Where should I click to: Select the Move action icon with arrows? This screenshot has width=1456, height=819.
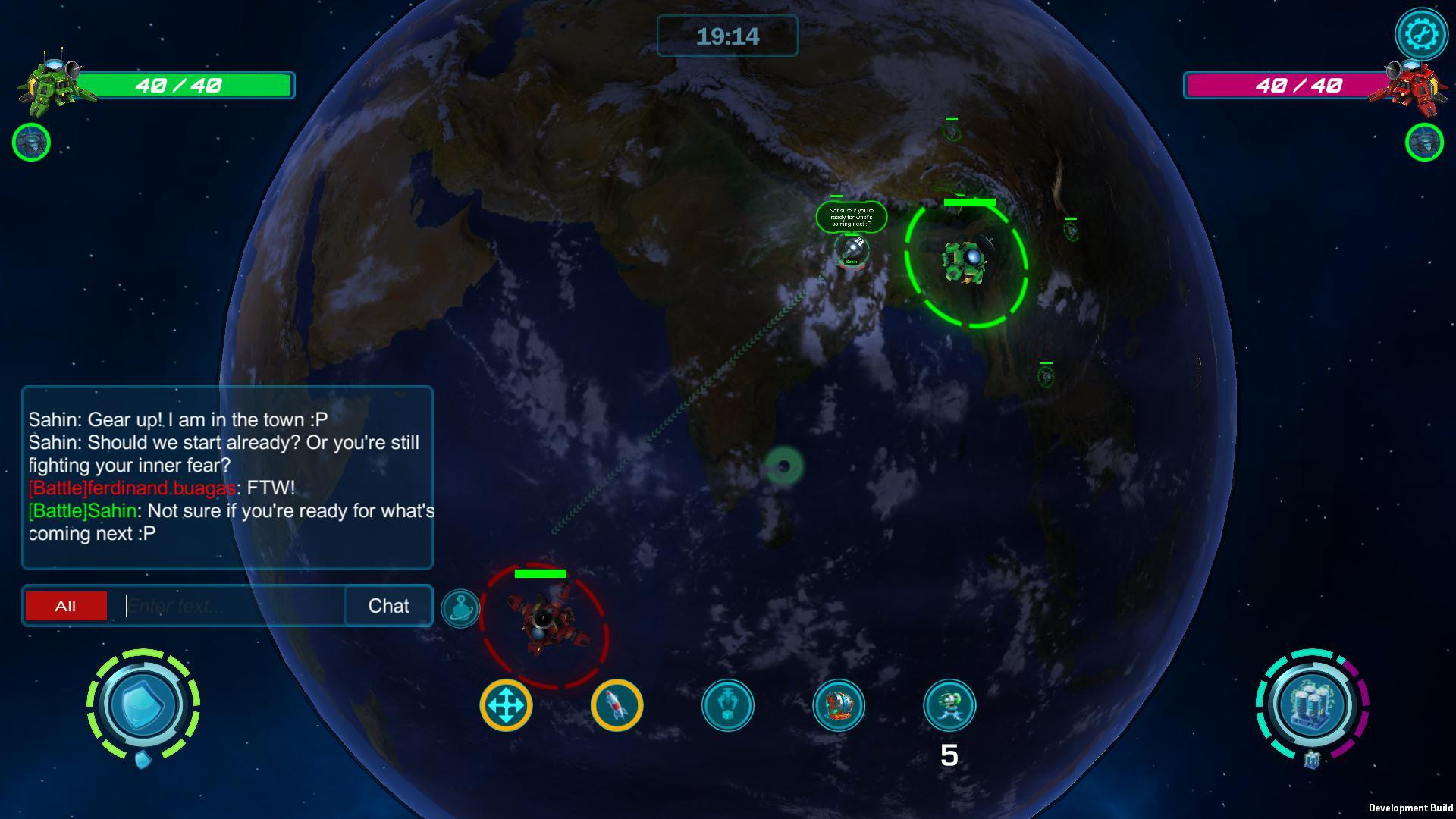click(507, 704)
